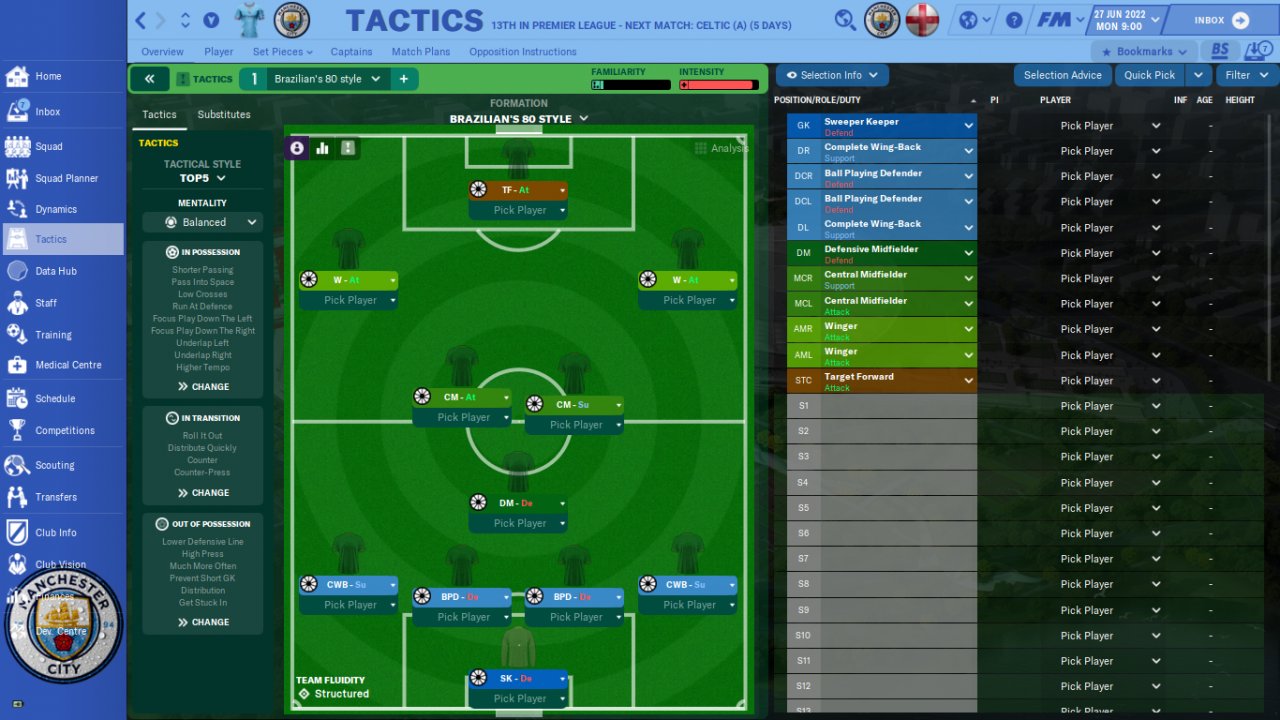Click the Quick Pick button

pyautogui.click(x=1149, y=75)
